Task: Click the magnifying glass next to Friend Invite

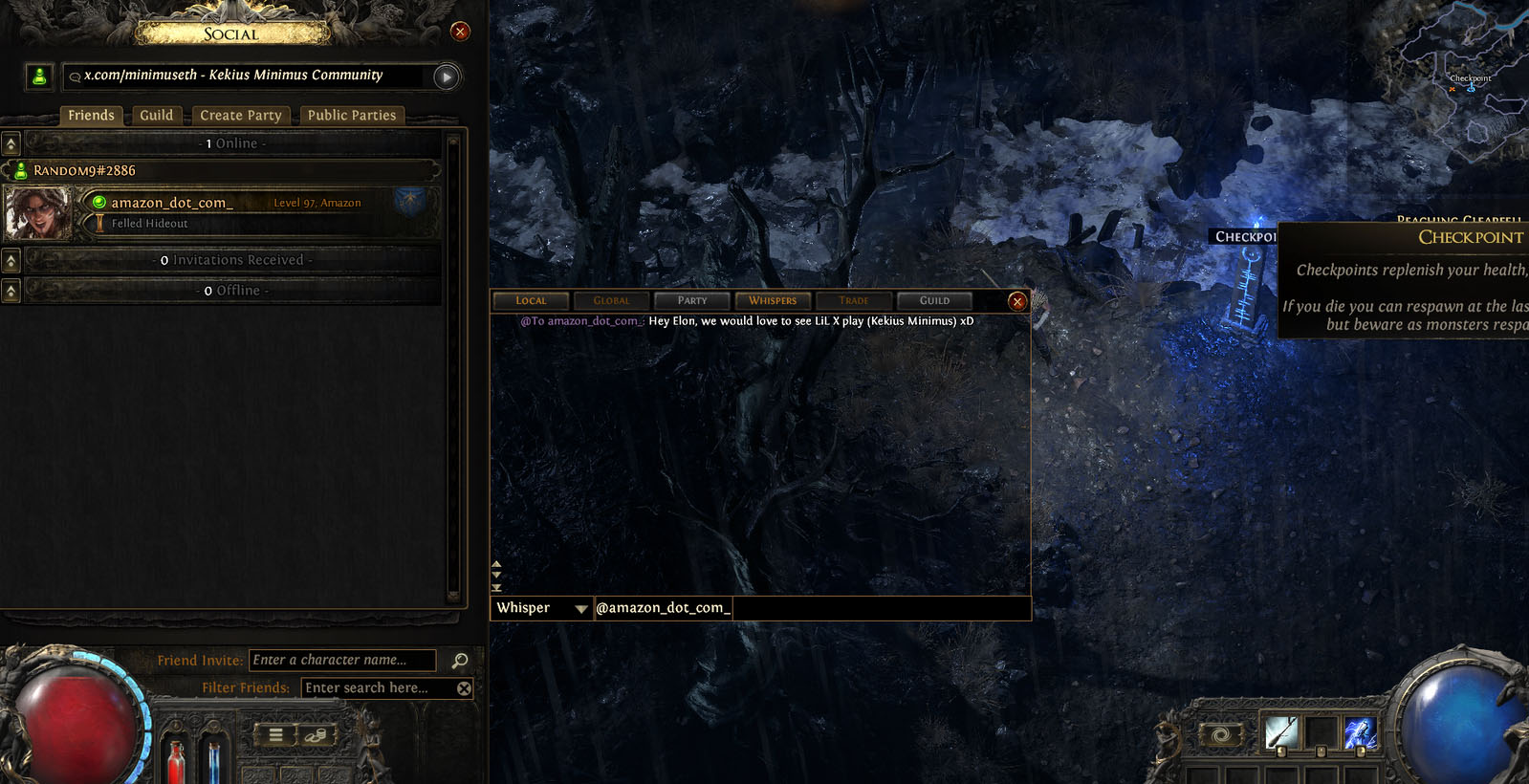Action: (460, 661)
